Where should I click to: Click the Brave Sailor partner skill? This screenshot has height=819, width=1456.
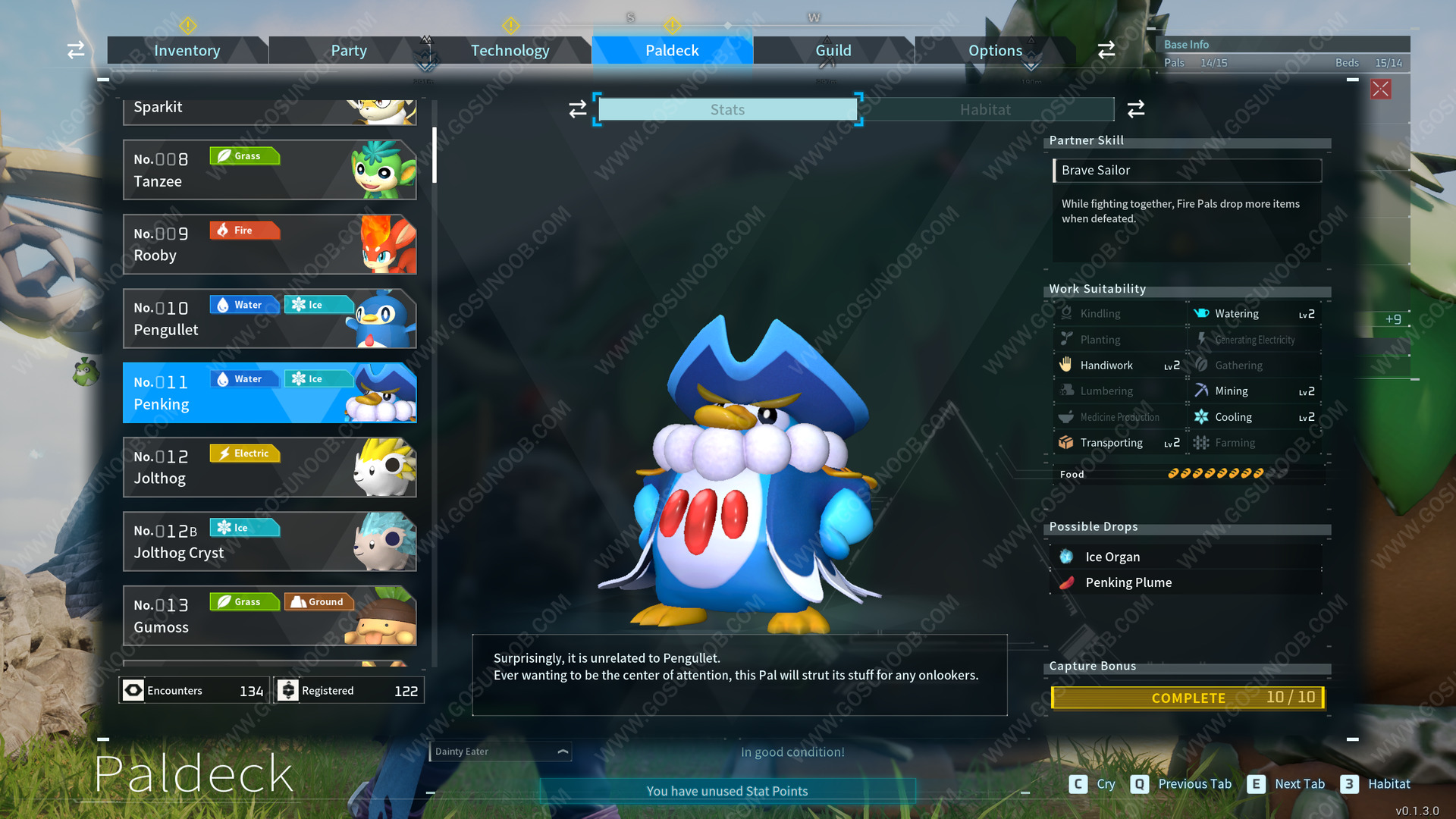[x=1187, y=171]
